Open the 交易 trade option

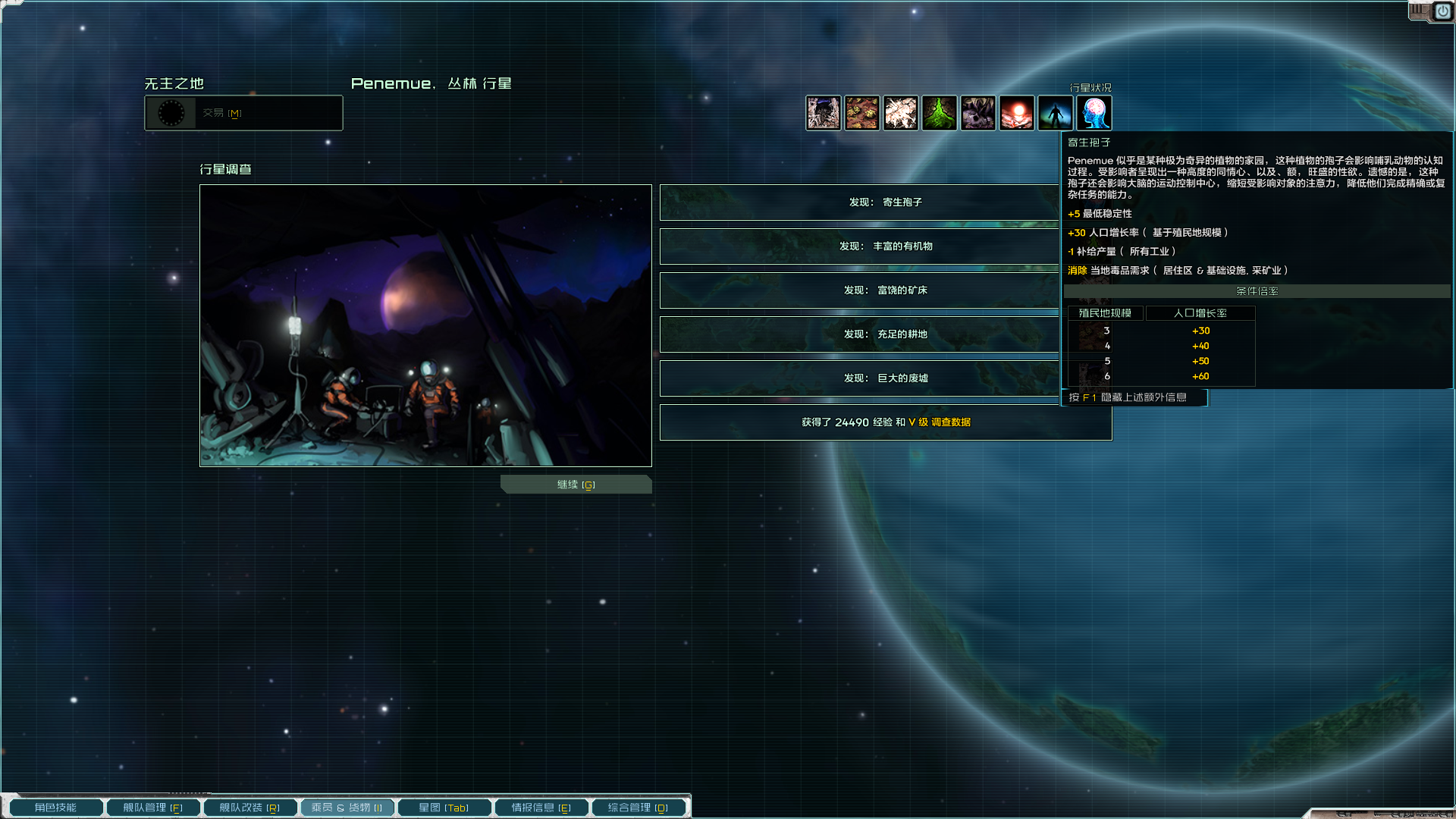pos(243,113)
